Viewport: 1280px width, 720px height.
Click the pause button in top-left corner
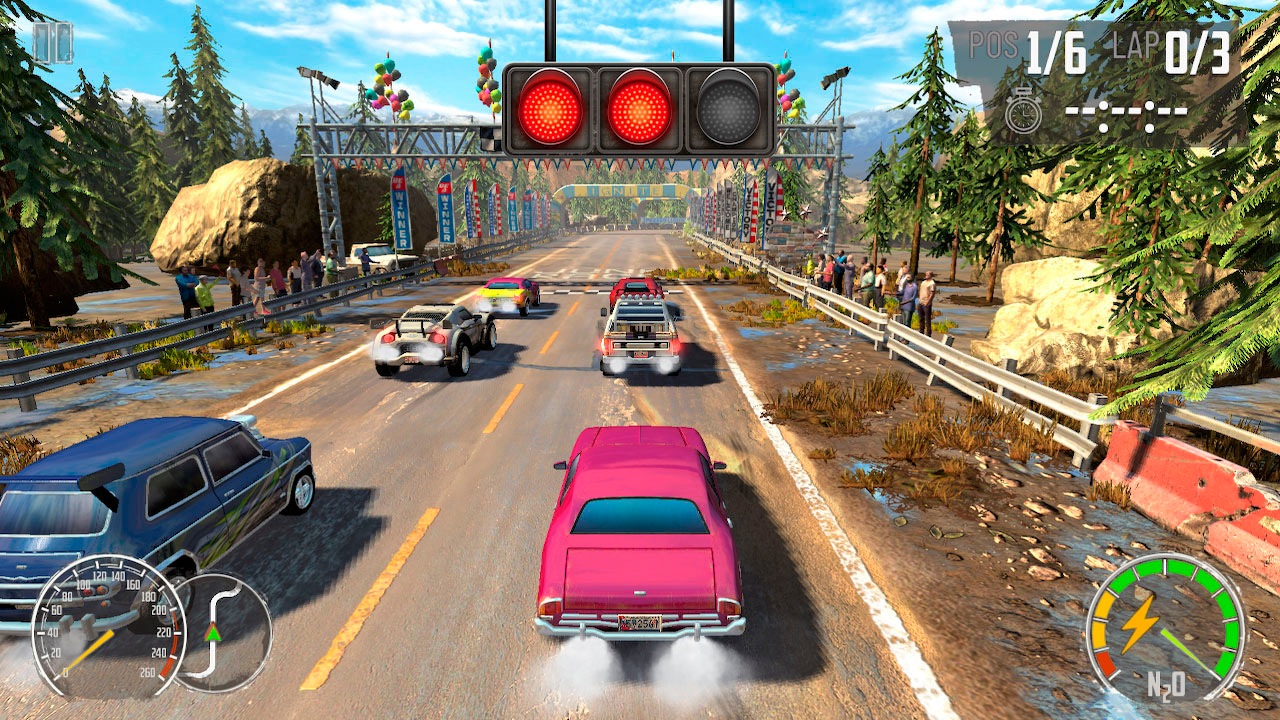(52, 42)
